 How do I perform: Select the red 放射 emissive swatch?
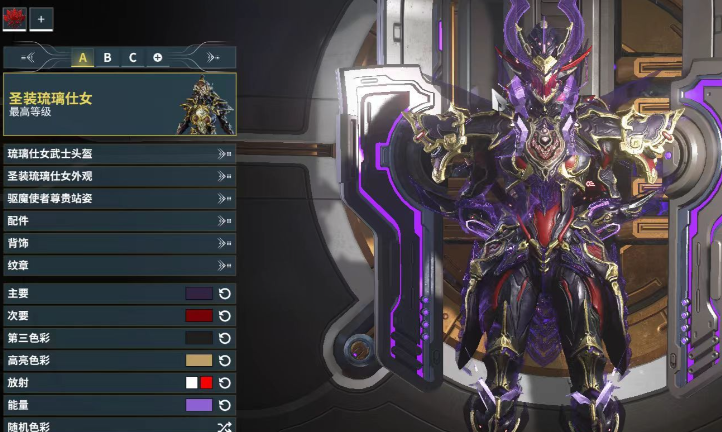(206, 383)
